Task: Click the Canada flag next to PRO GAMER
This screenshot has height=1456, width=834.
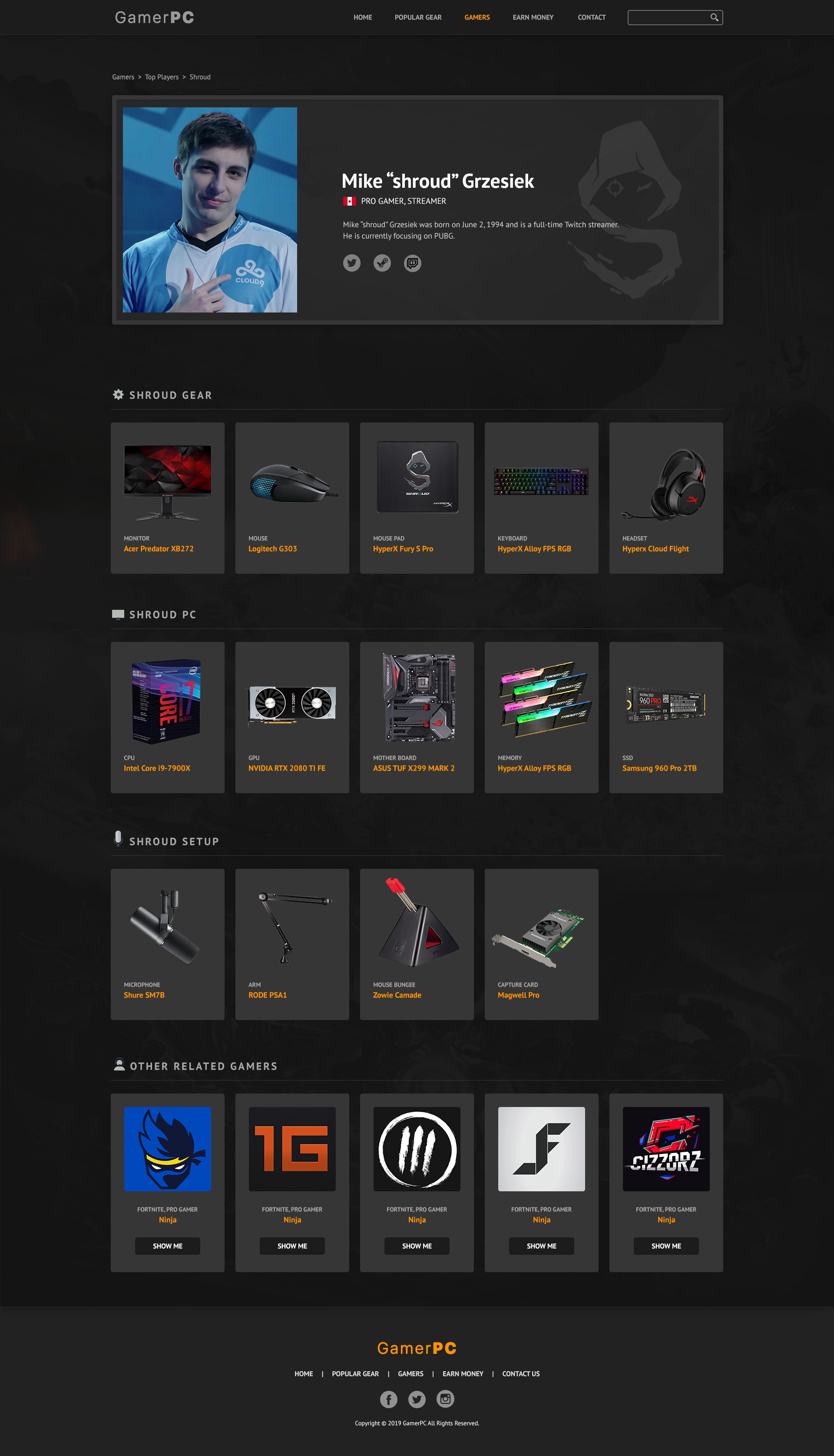Action: click(349, 201)
